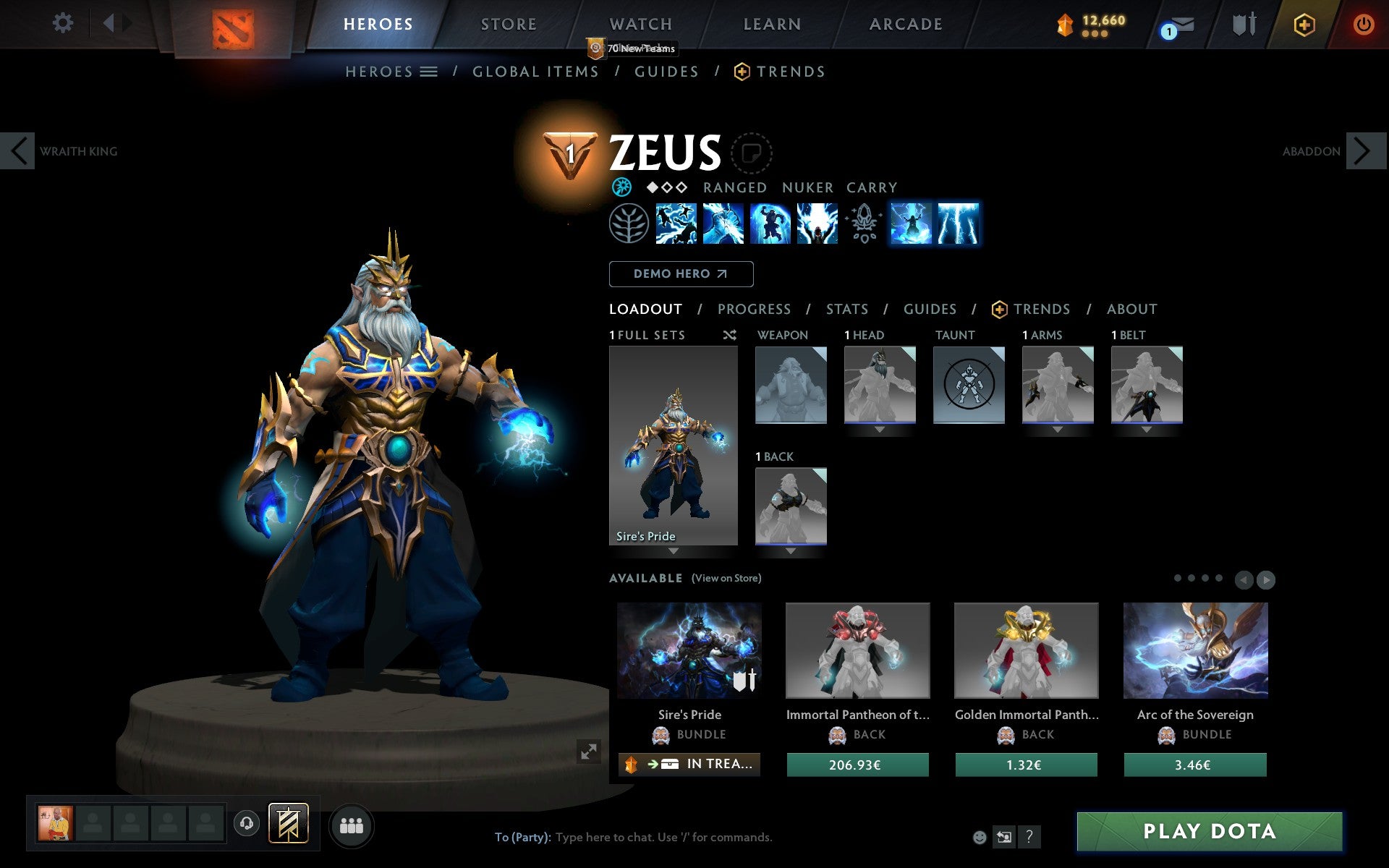The width and height of the screenshot is (1389, 868).
Task: Toggle the shuffle icon next to Full Sets
Action: (x=729, y=336)
